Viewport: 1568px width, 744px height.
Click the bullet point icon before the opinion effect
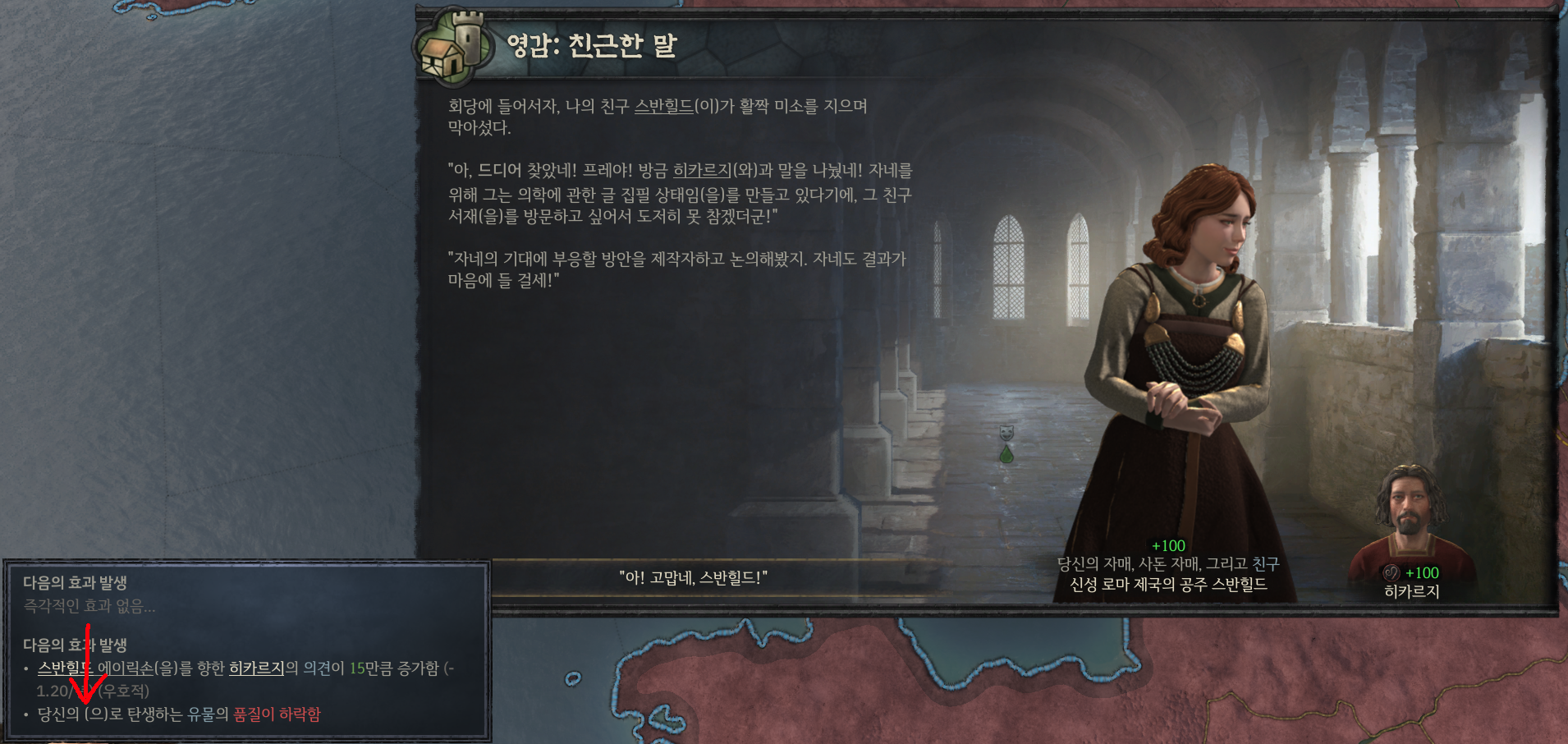[x=25, y=668]
